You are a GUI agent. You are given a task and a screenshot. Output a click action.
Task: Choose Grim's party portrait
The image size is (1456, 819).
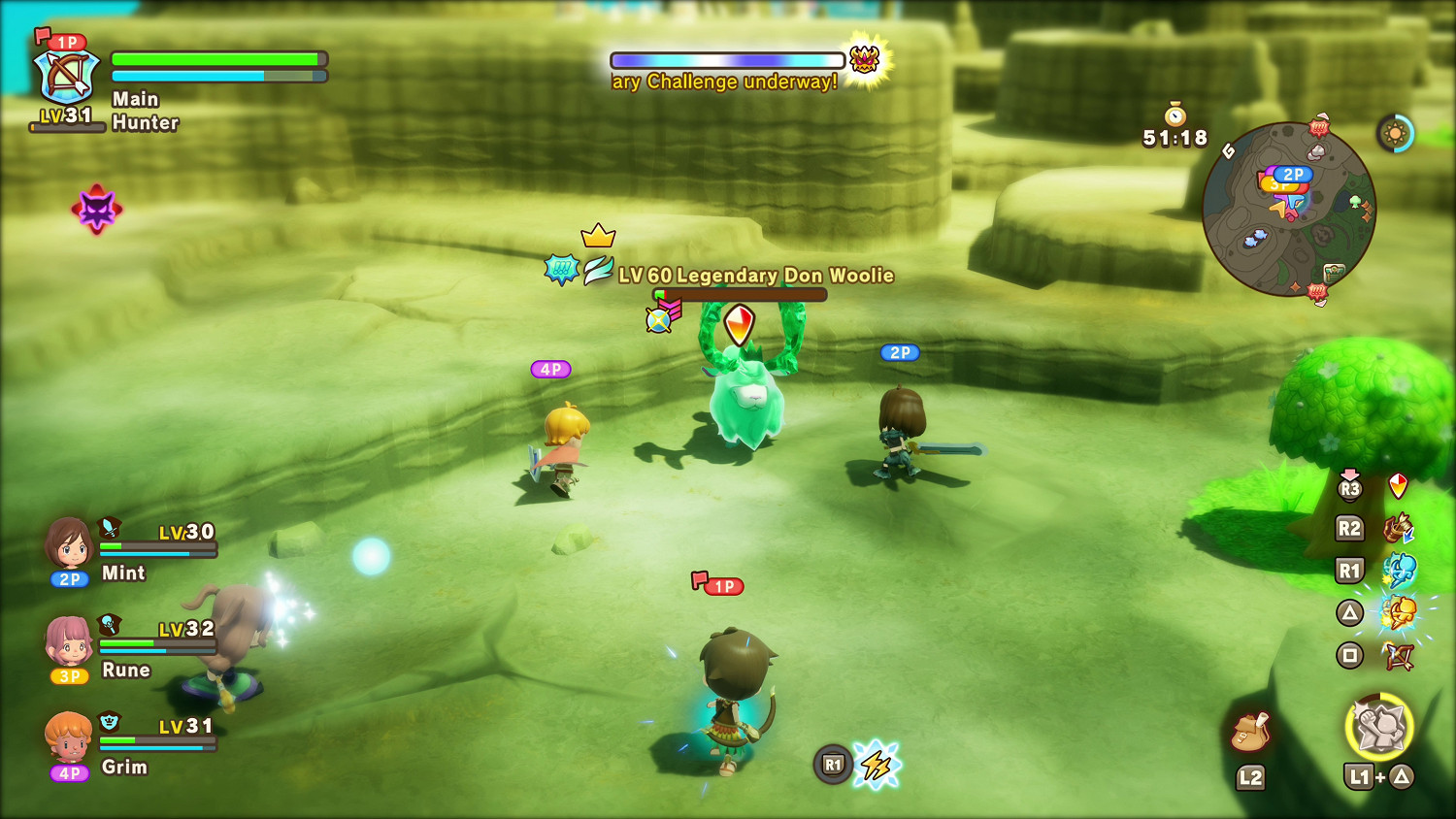pos(69,737)
